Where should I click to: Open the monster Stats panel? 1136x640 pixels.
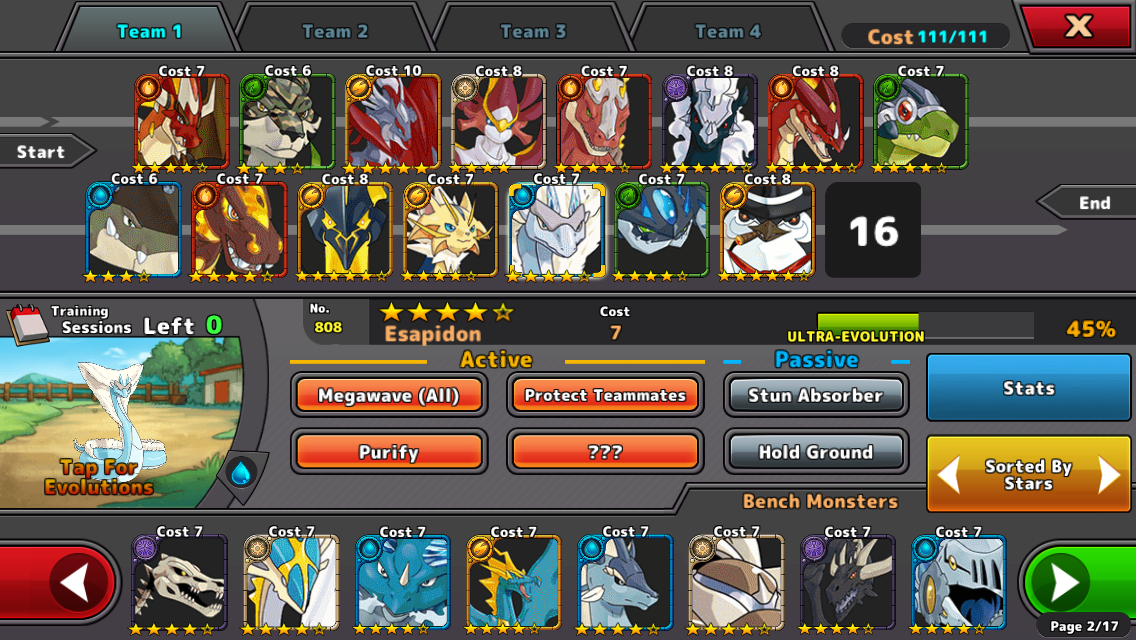(1029, 388)
